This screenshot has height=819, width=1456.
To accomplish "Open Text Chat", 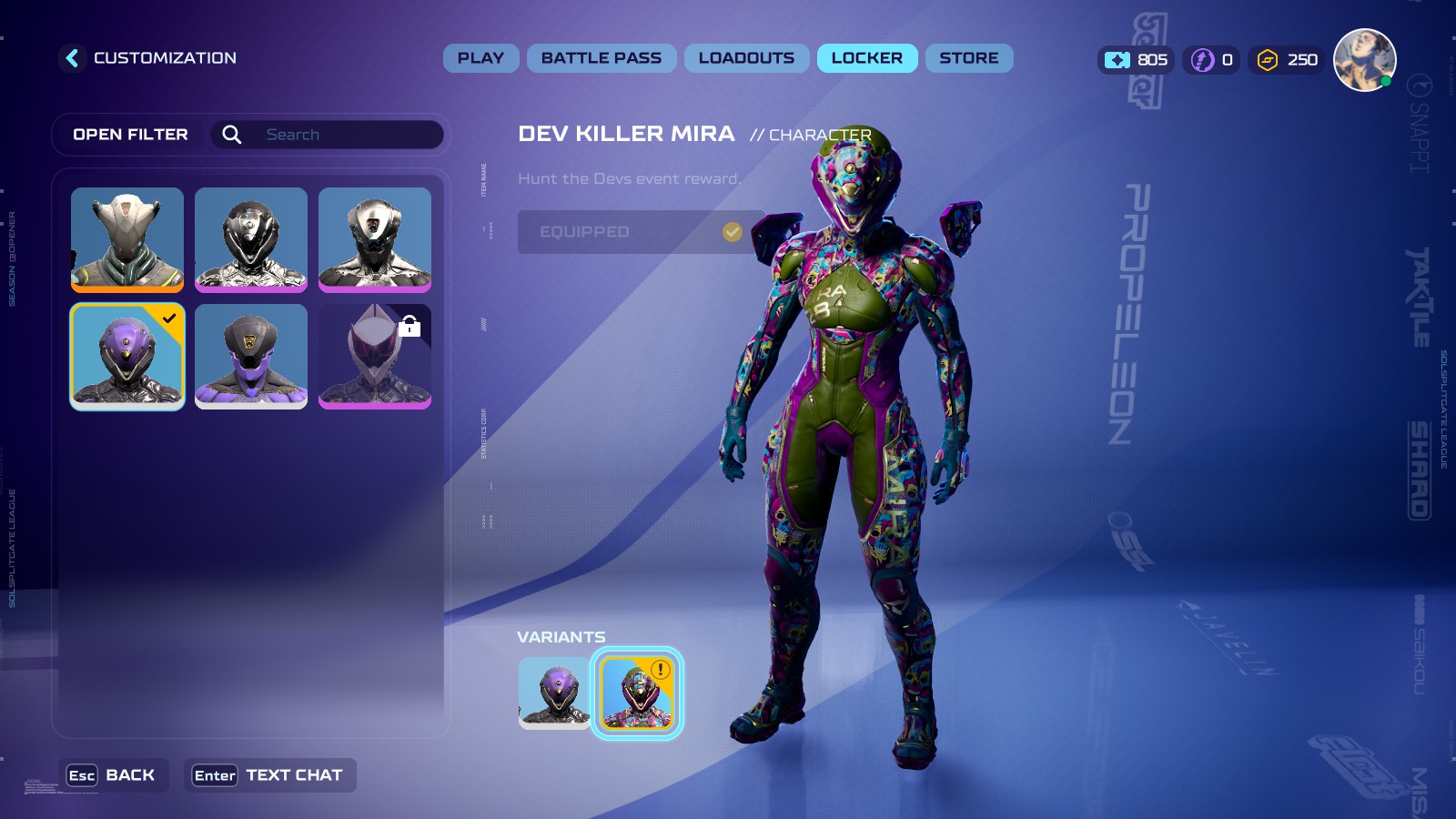I will [269, 775].
